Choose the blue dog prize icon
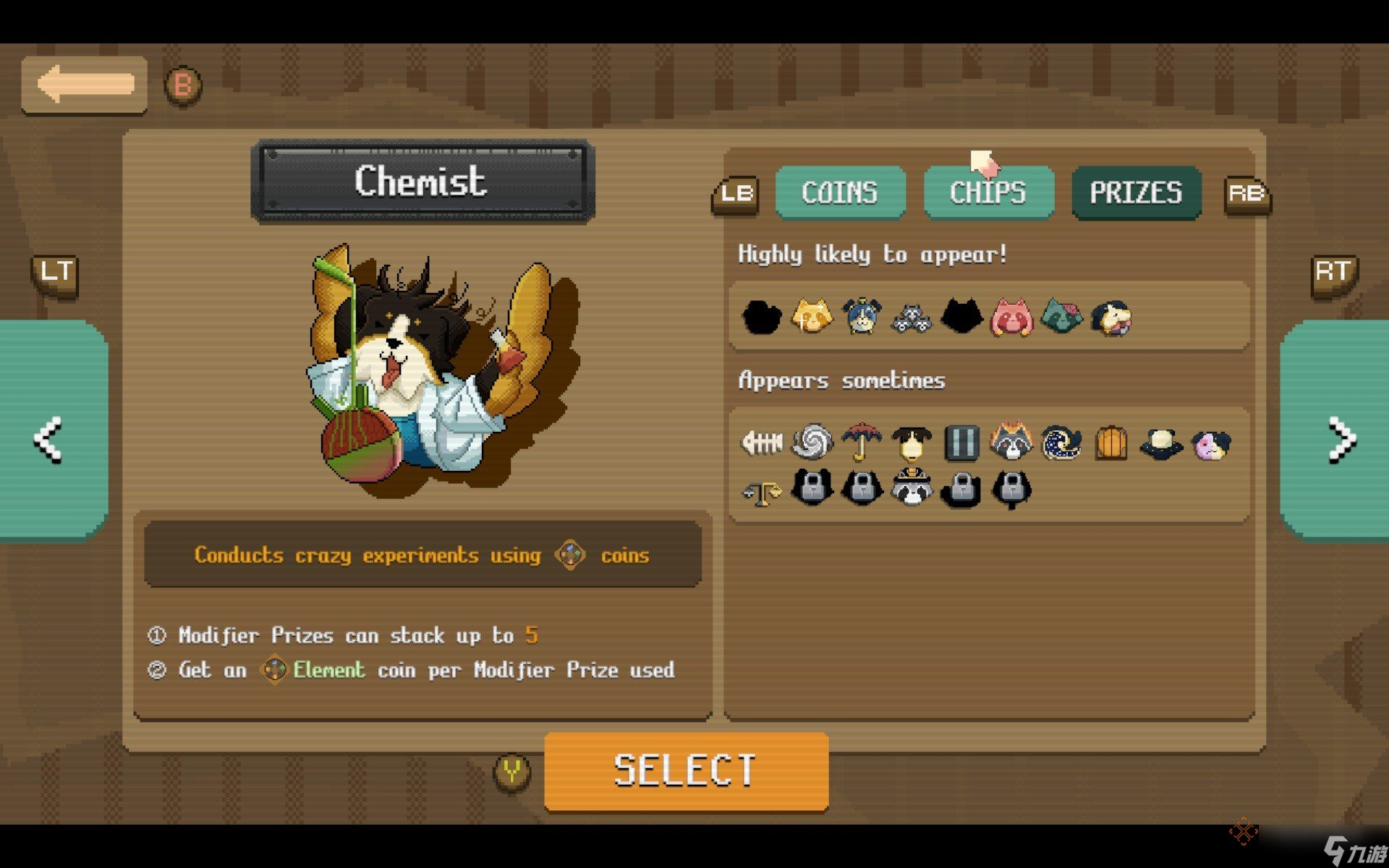Image resolution: width=1389 pixels, height=868 pixels. [862, 317]
